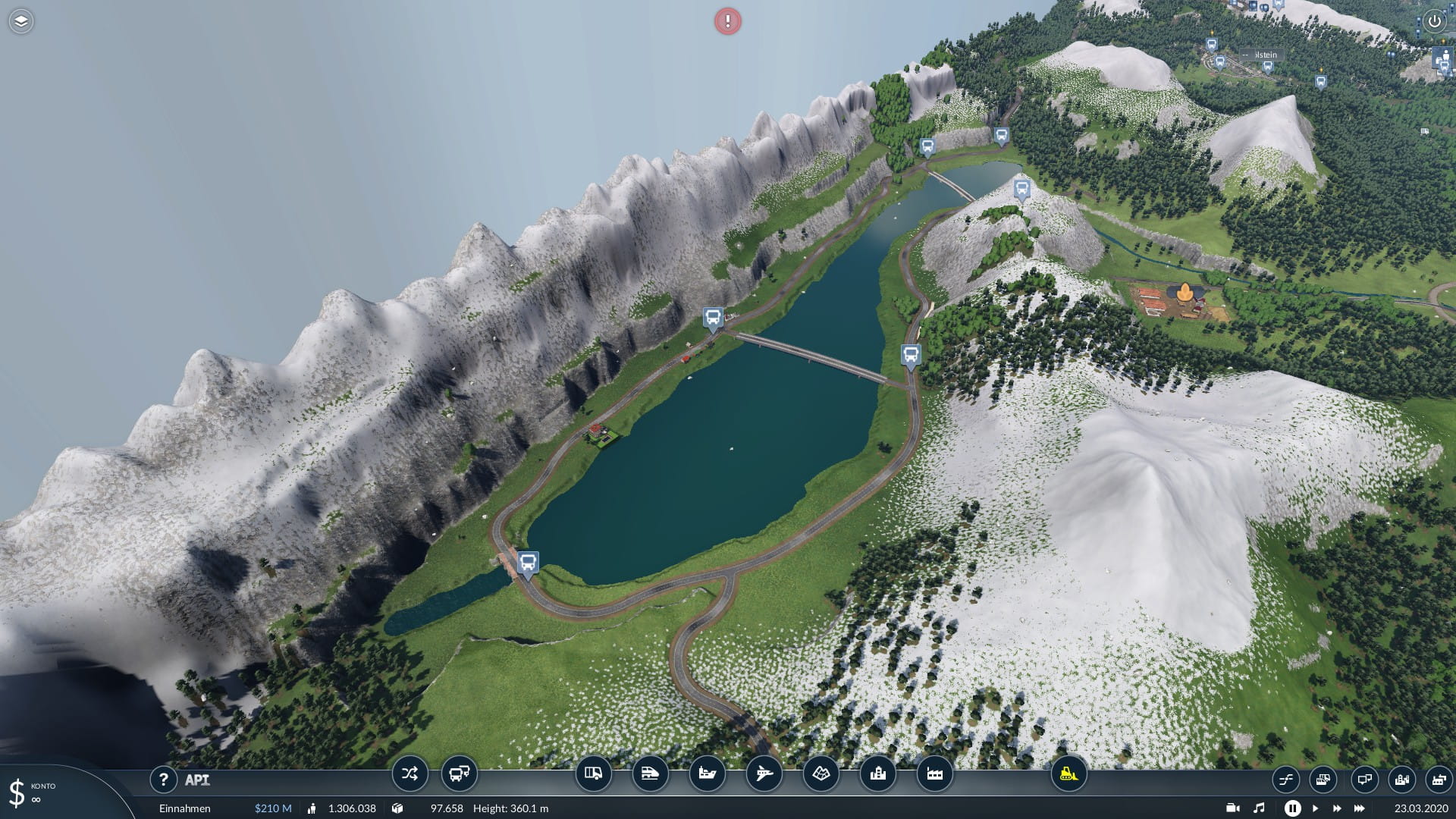Select the ship and harbor construction menu
The height and width of the screenshot is (819, 1456).
[707, 774]
